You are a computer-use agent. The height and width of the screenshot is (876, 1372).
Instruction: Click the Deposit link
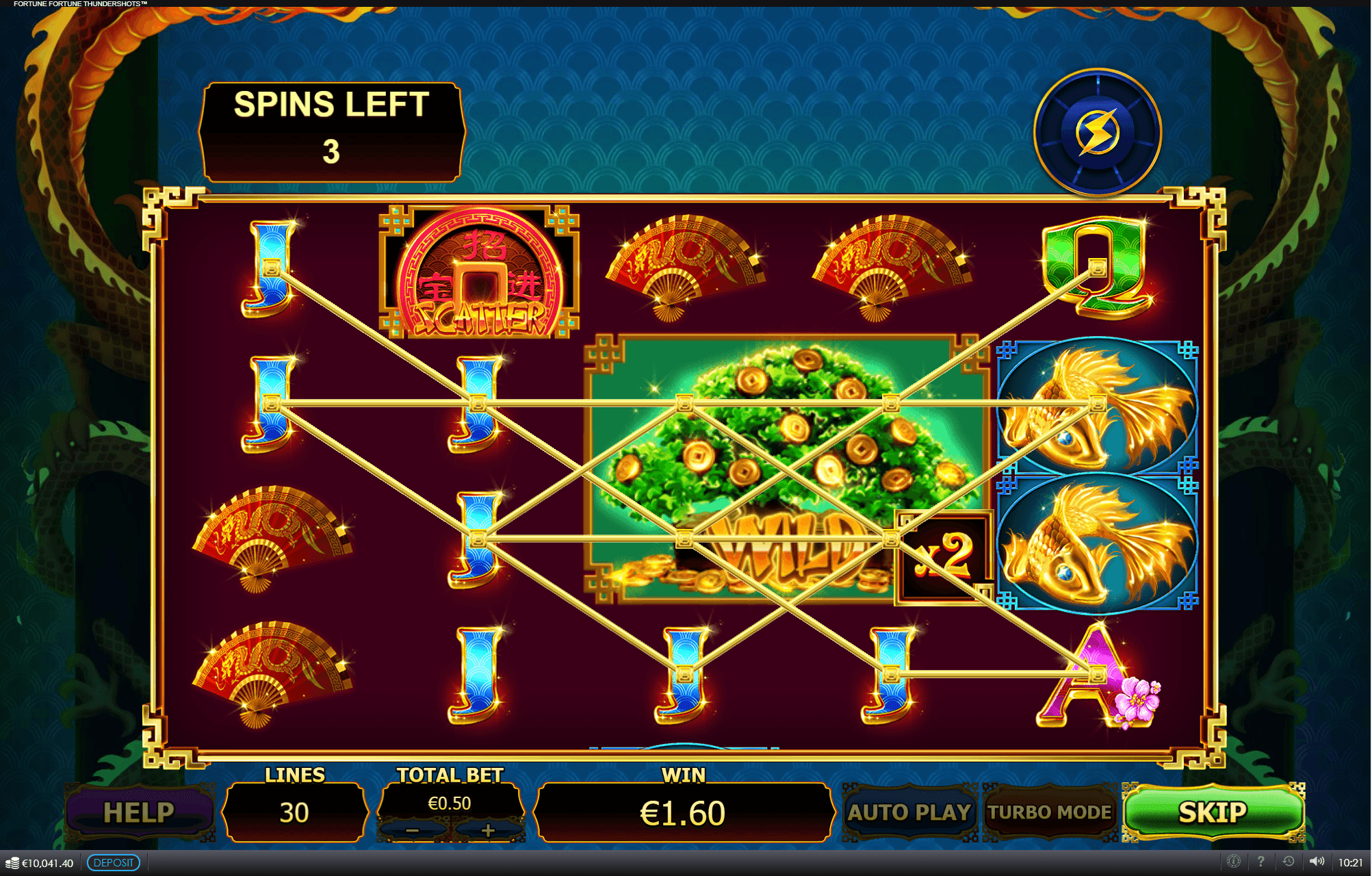[113, 863]
